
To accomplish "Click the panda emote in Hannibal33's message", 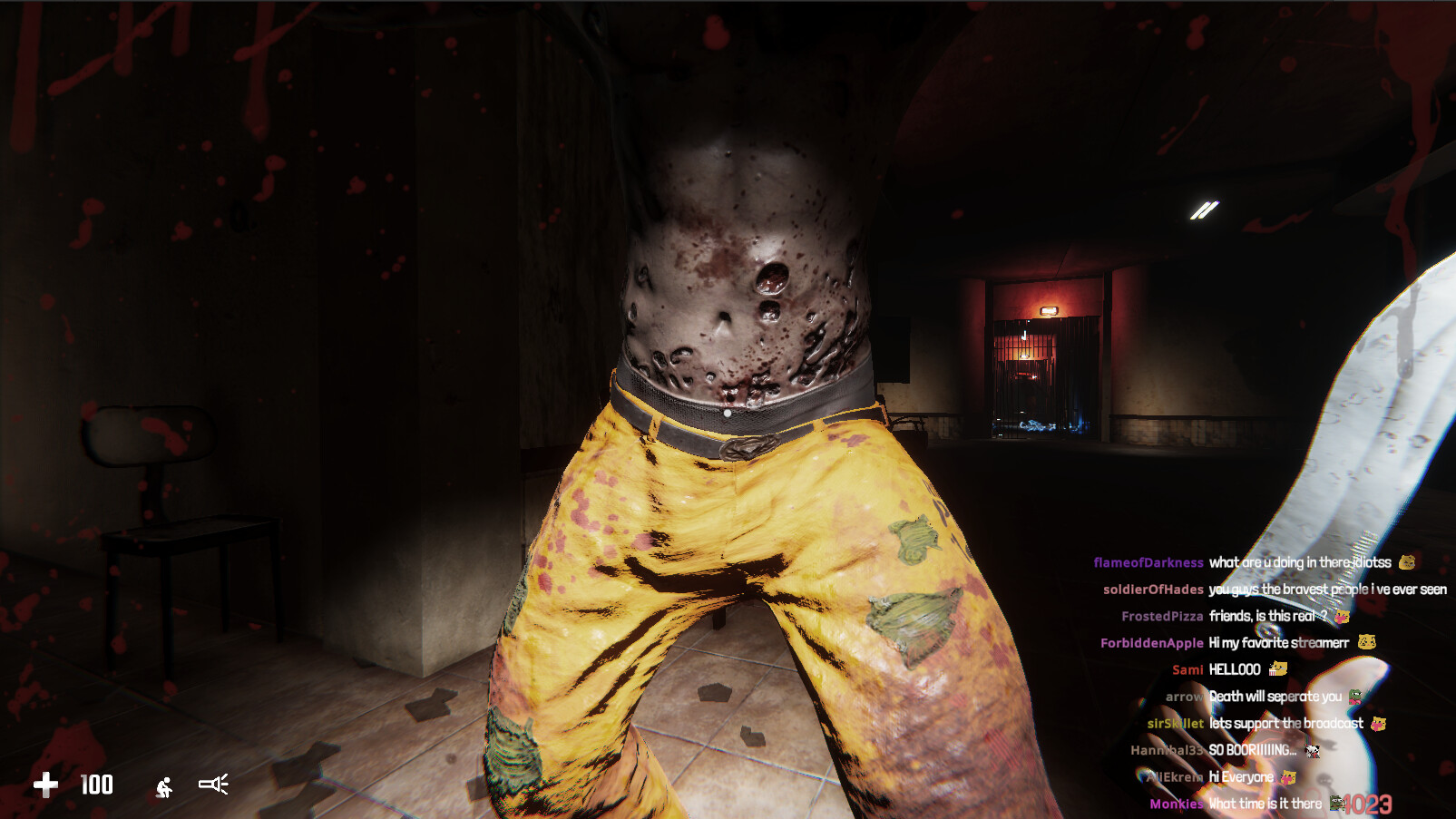I will 1311,751.
